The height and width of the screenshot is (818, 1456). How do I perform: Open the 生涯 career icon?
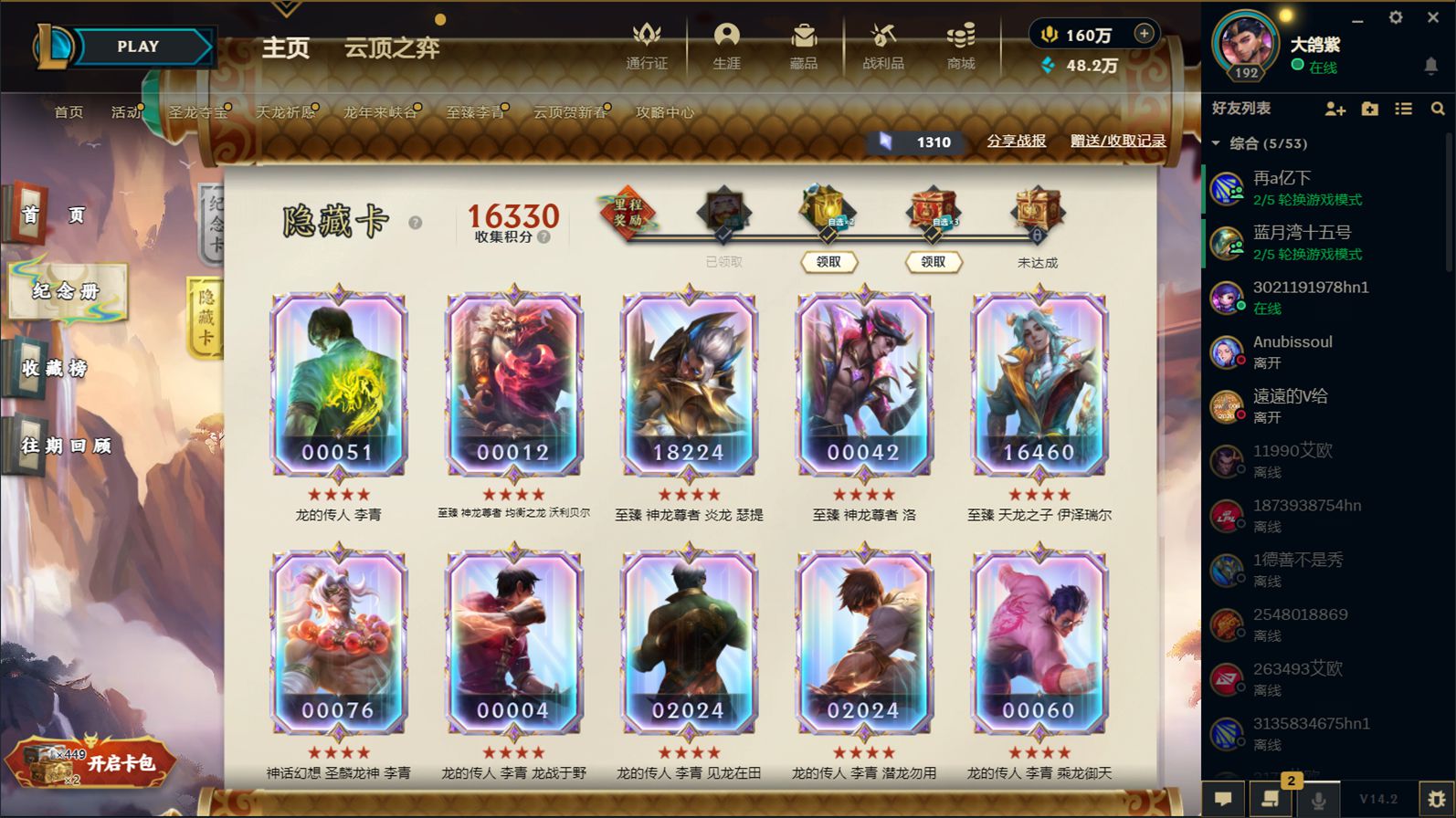point(725,46)
